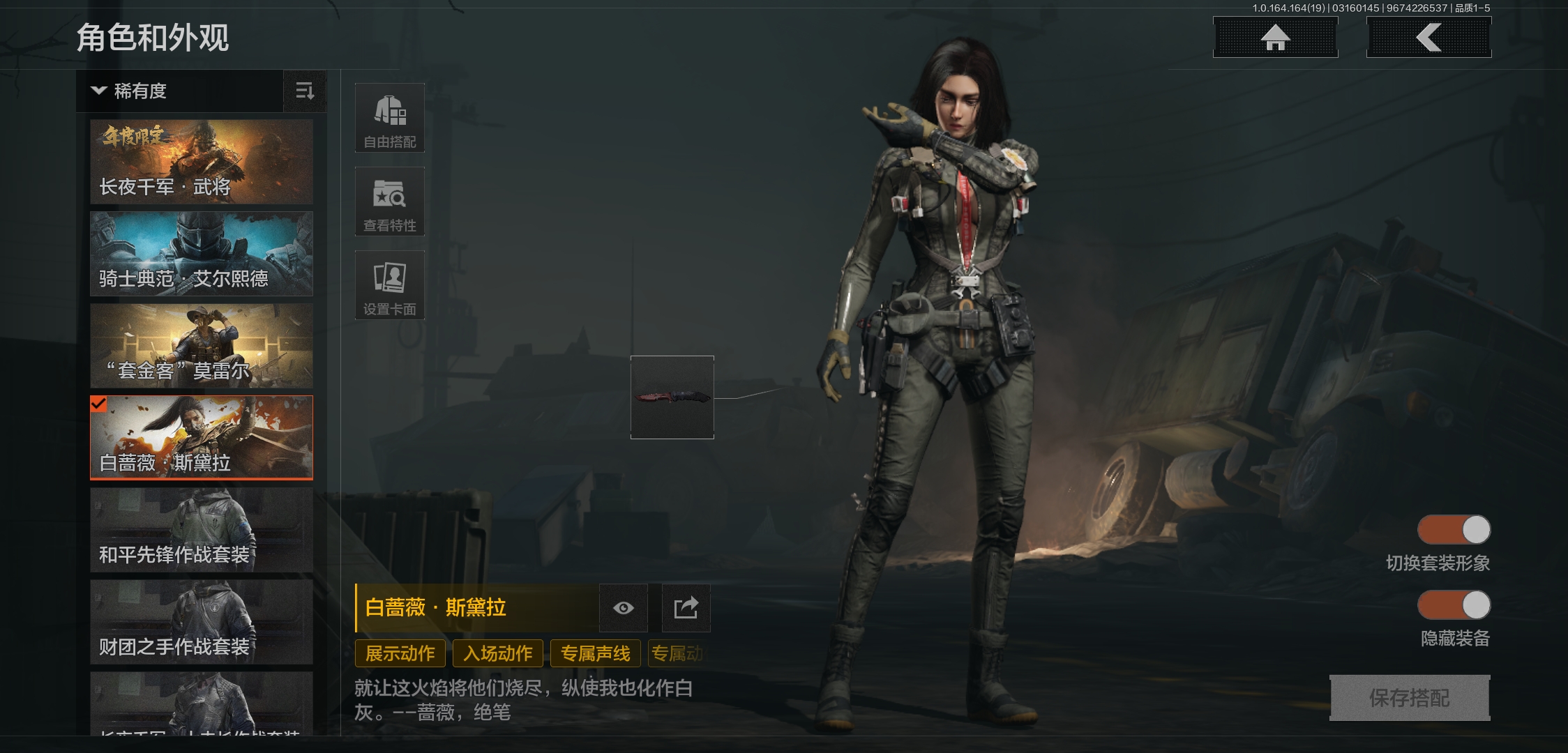This screenshot has height=753, width=1568.
Task: Open 设置卡面 card settings
Action: tap(390, 286)
